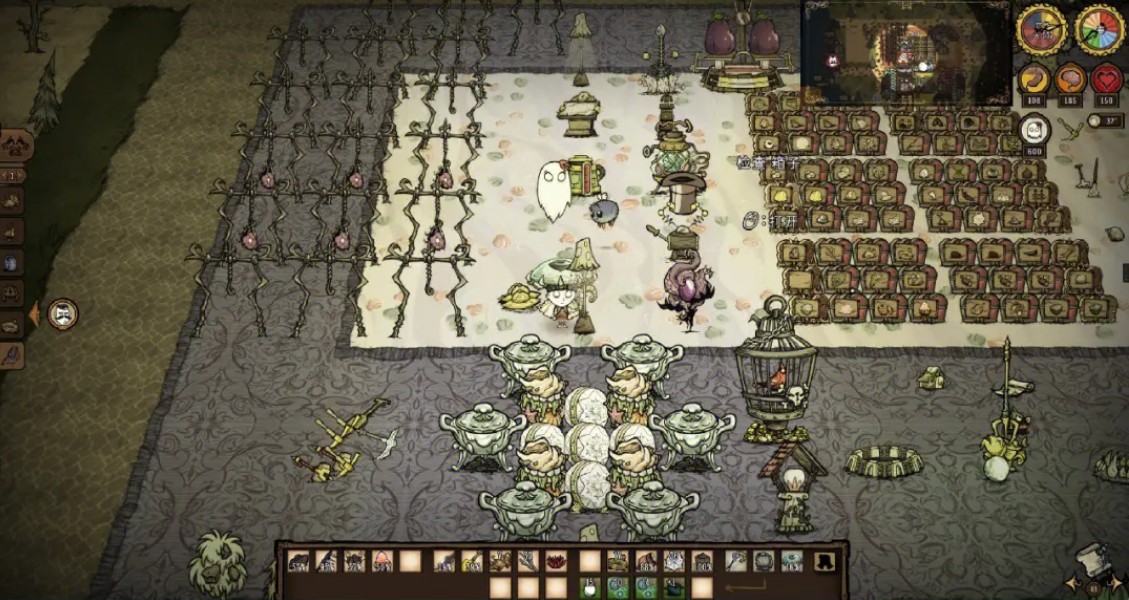Select the white egg-shaped item in lower row
The image size is (1129, 600).
pos(590,586)
